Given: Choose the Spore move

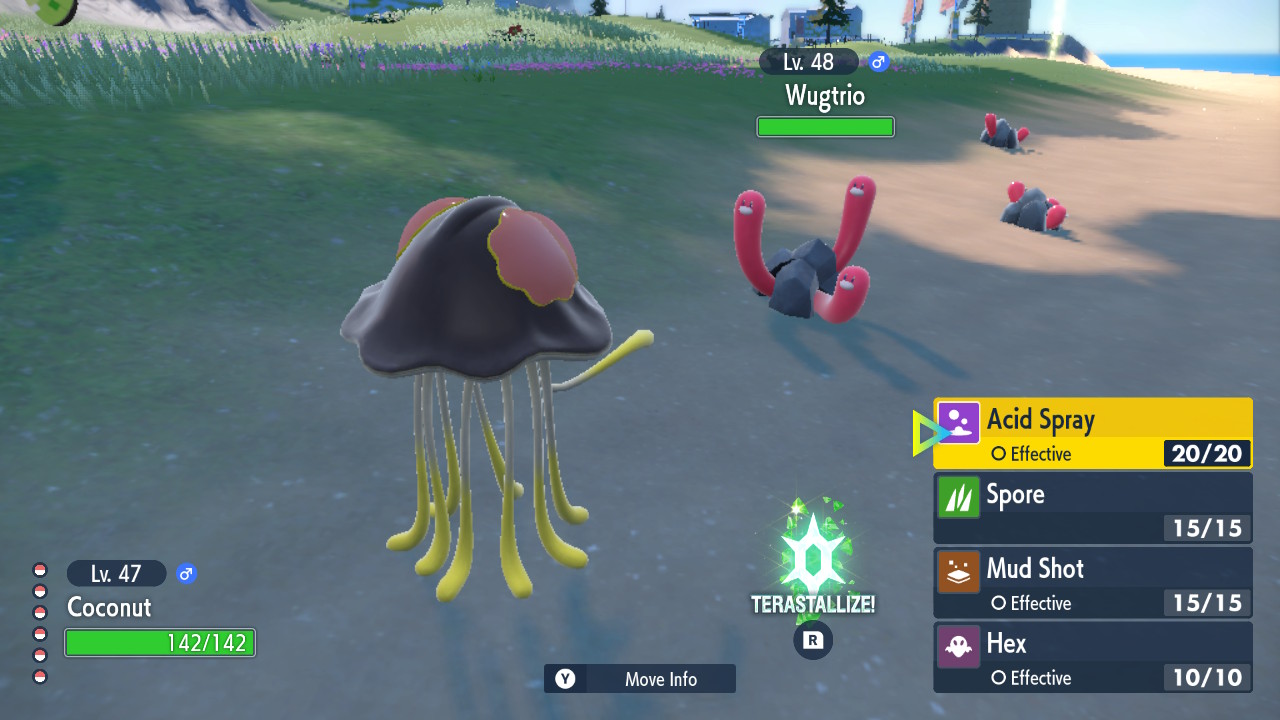Looking at the screenshot, I should (x=1092, y=508).
